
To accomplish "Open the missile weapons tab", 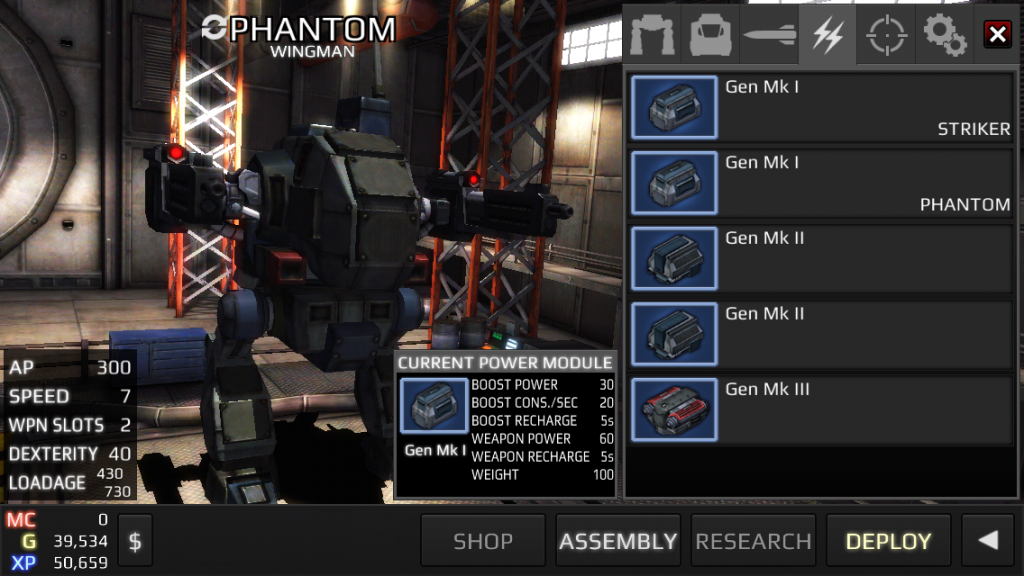I will tap(769, 36).
